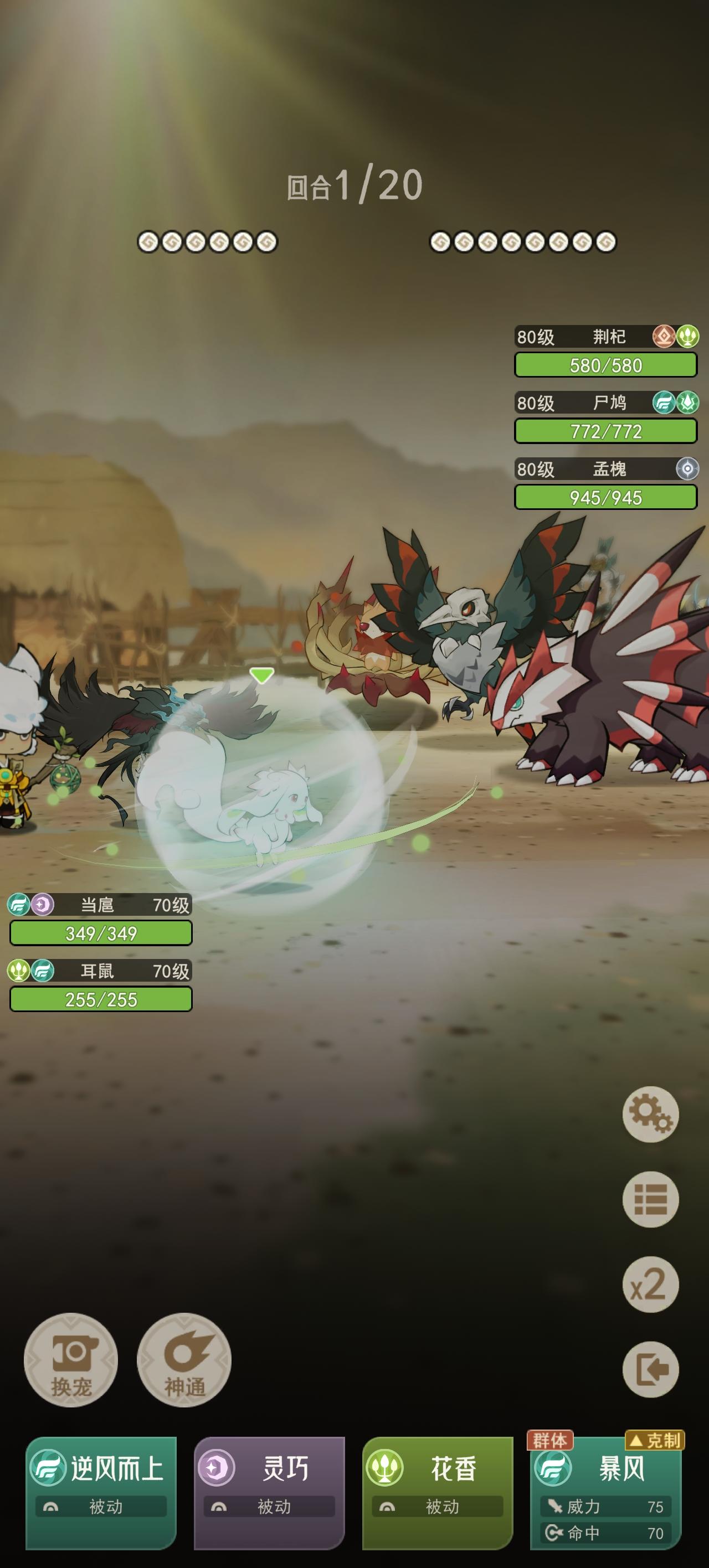Activate the 神通 divine power button
The width and height of the screenshot is (709, 1568).
pos(184,1360)
